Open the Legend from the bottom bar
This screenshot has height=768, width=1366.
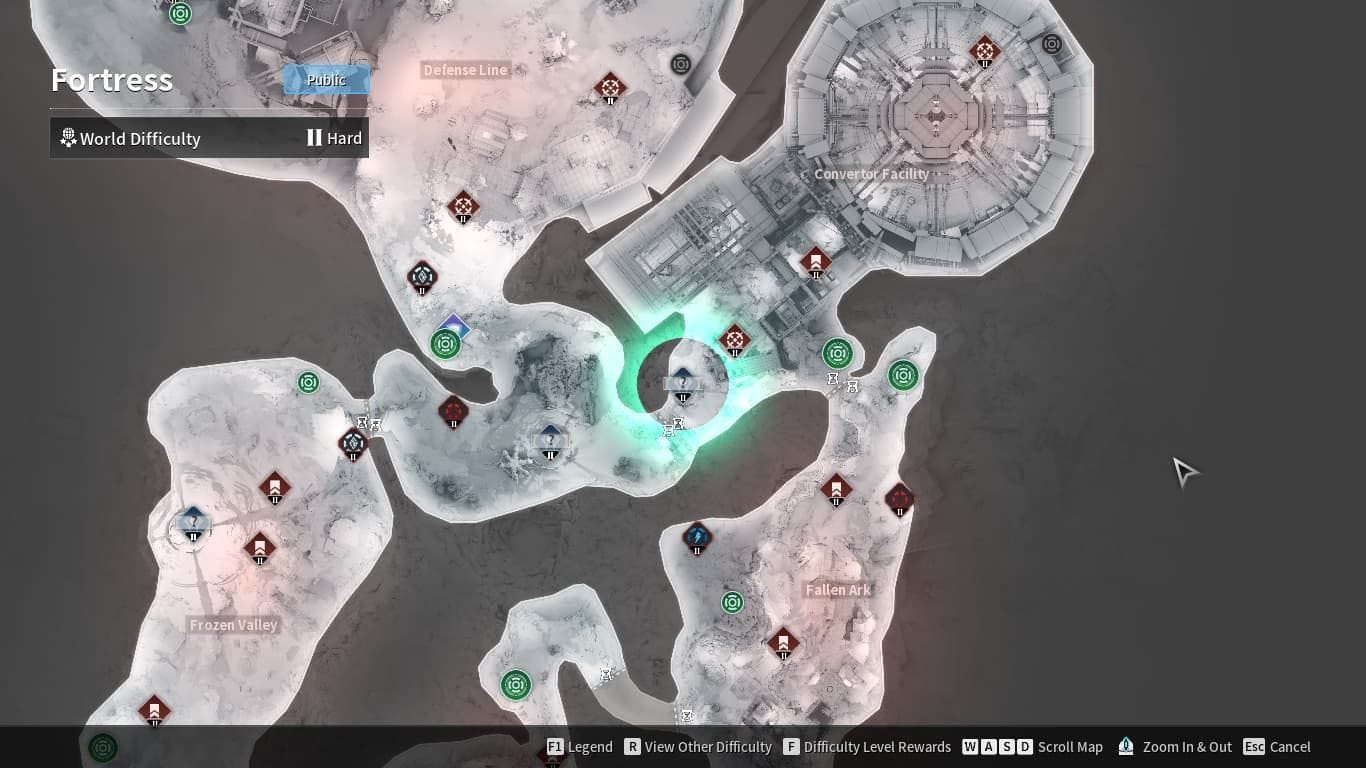pyautogui.click(x=579, y=747)
